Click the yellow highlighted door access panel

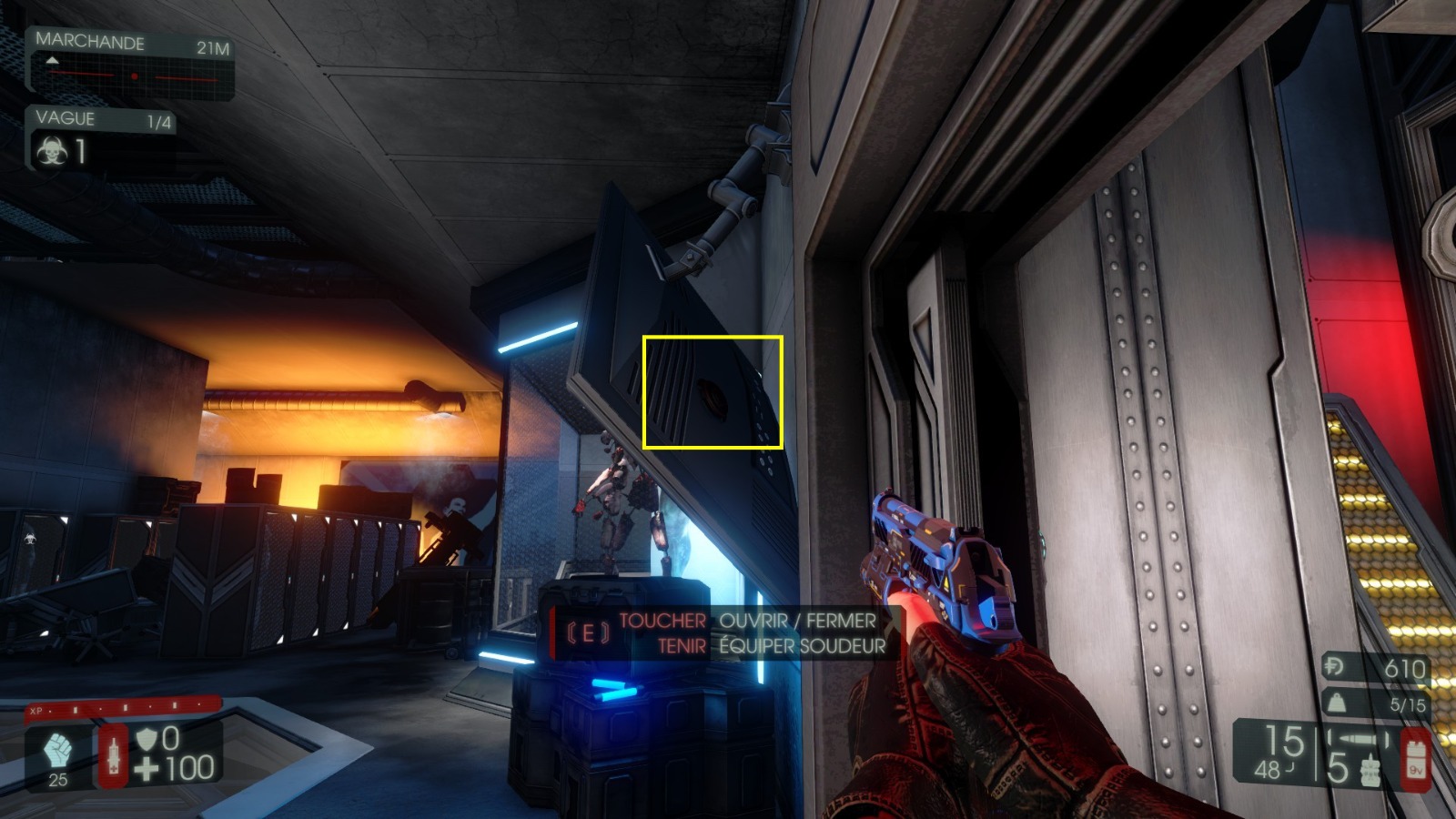[714, 393]
